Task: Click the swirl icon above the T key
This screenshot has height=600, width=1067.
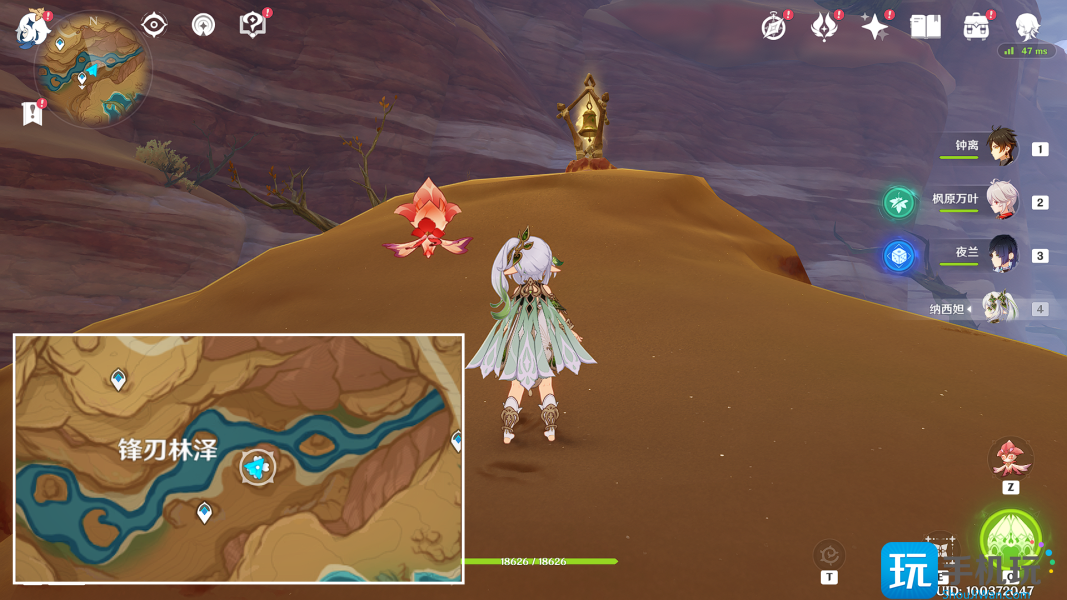Action: click(829, 553)
